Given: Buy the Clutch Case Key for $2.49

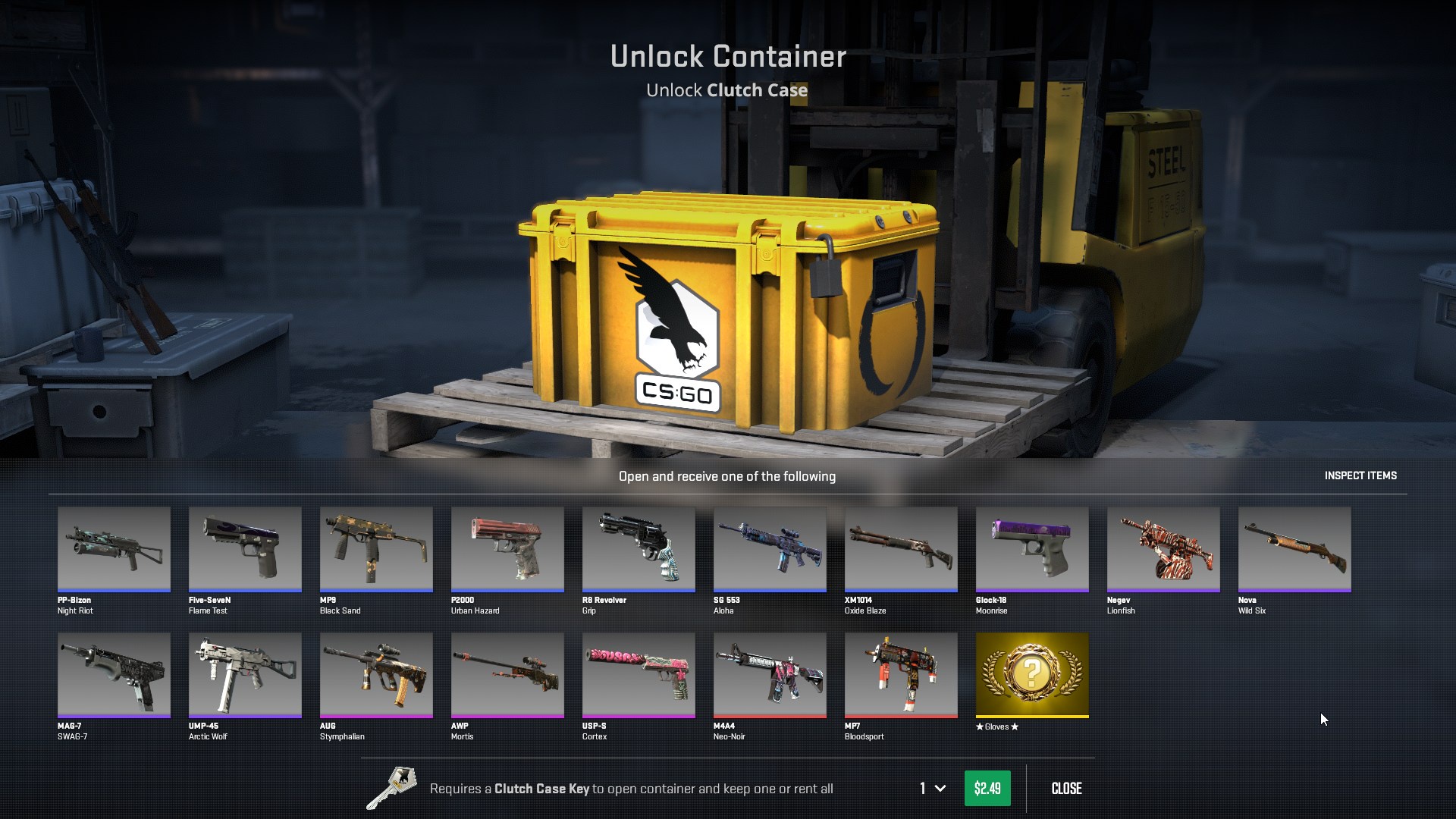Looking at the screenshot, I should coord(987,788).
